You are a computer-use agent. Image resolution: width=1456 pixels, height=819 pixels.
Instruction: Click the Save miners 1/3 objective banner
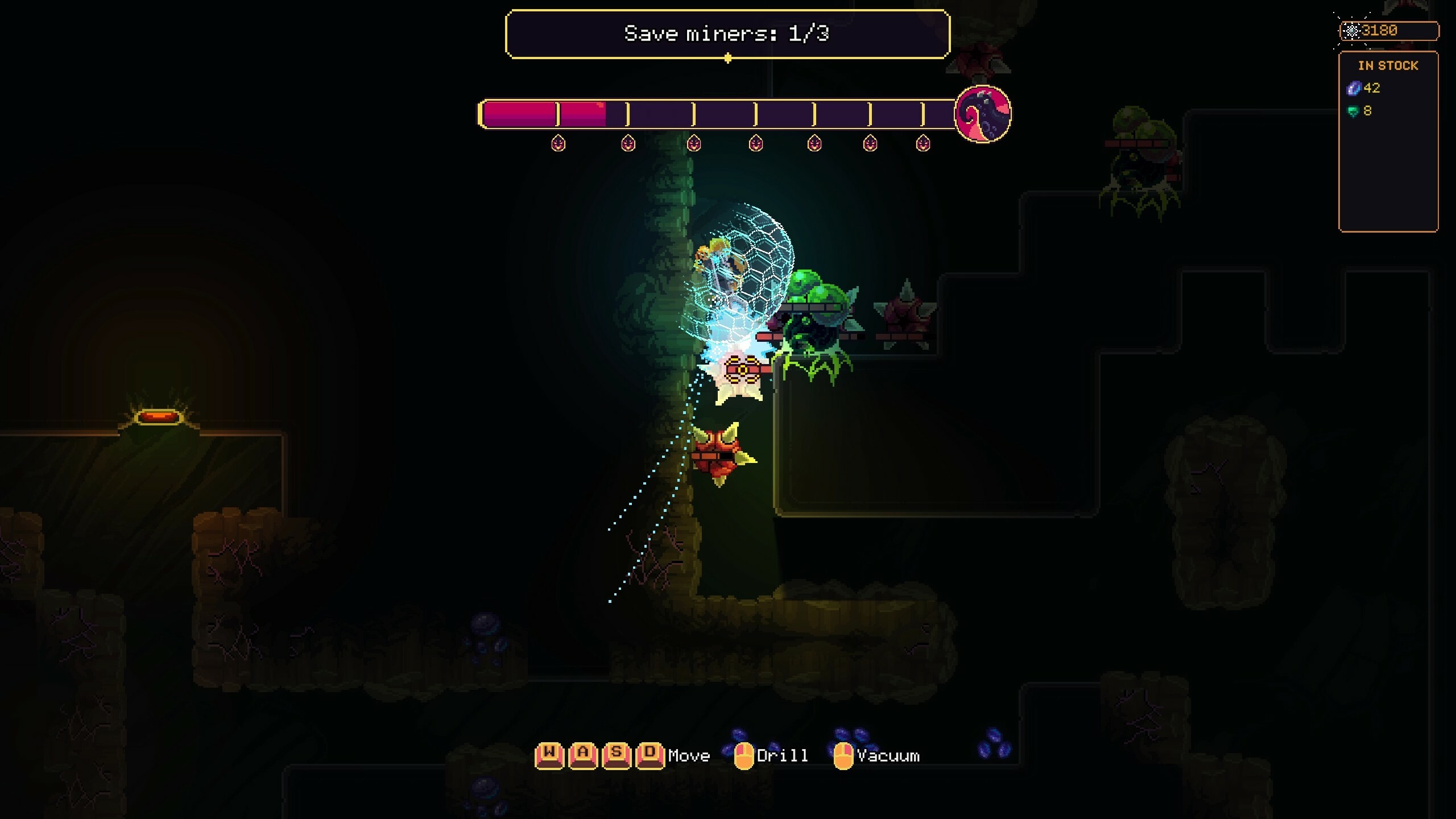point(728,34)
